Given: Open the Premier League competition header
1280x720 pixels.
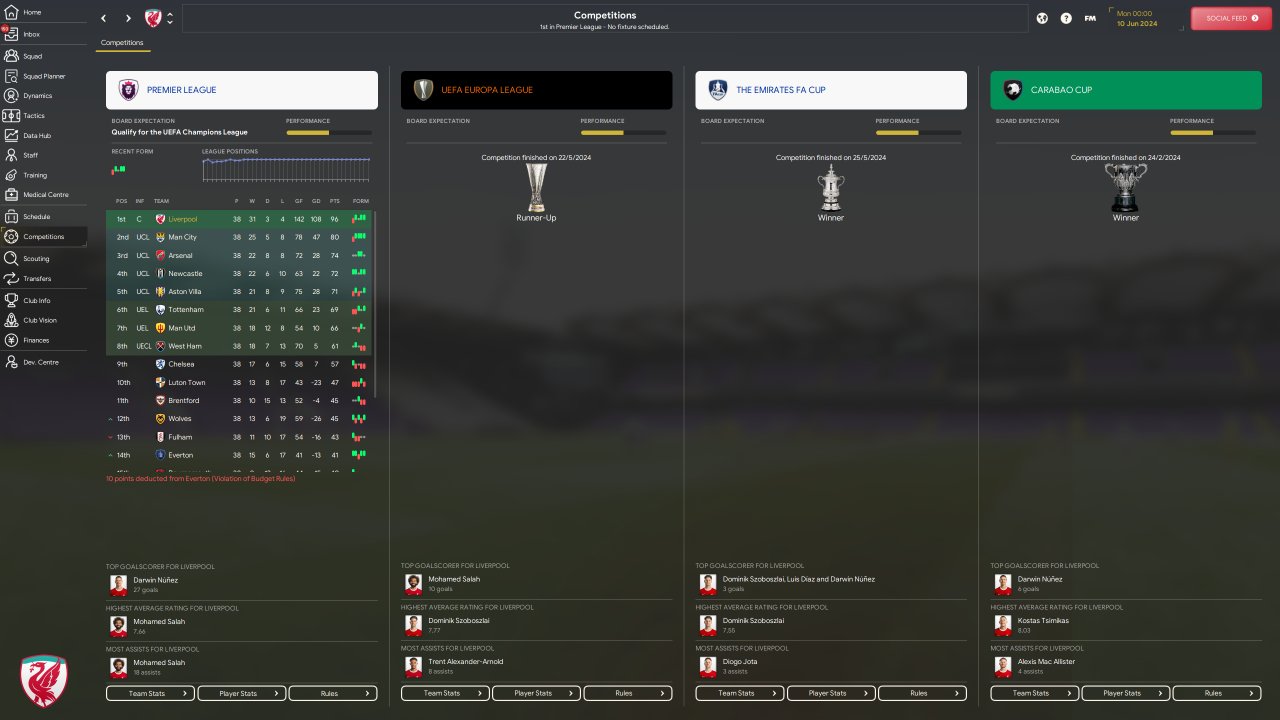Looking at the screenshot, I should tap(242, 90).
